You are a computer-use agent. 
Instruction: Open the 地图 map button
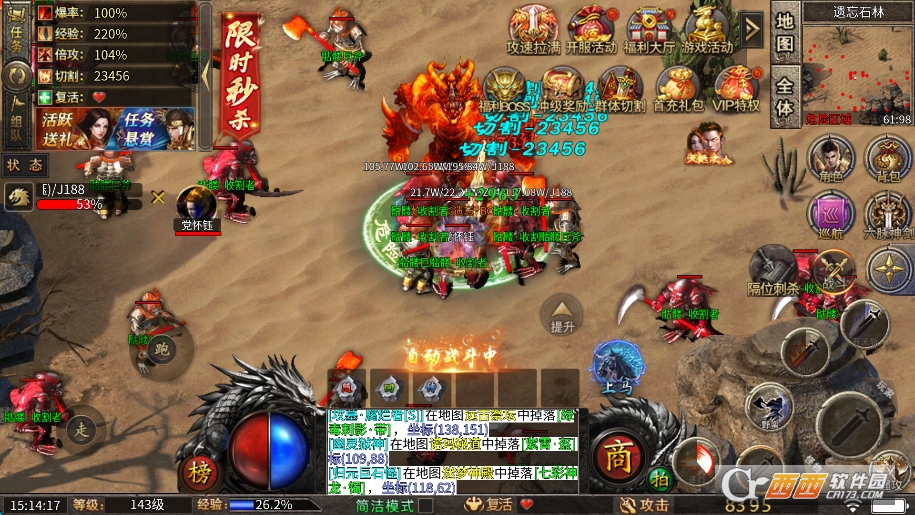(x=785, y=33)
